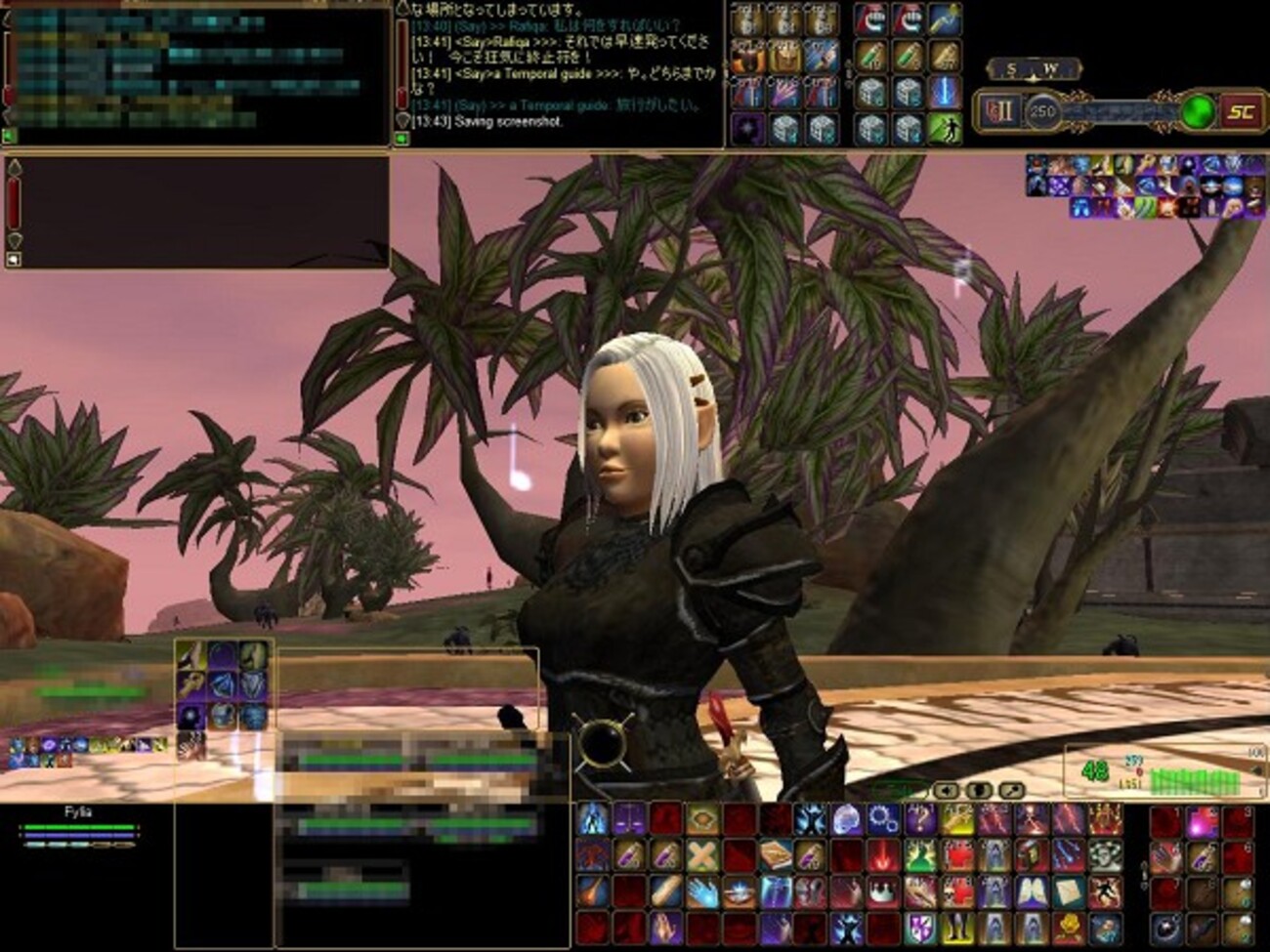Activate the purple balance scales ability
Screen dimensions: 1270x952
click(629, 819)
